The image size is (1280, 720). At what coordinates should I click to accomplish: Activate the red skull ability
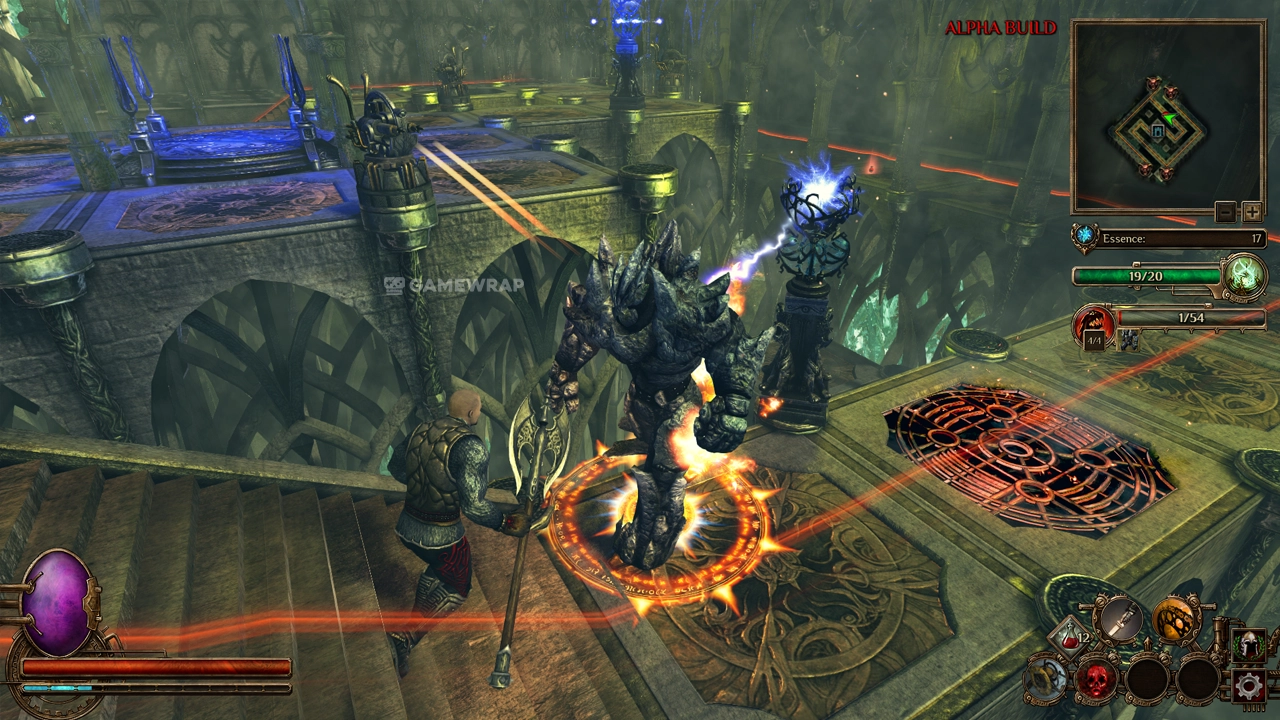(x=1096, y=680)
